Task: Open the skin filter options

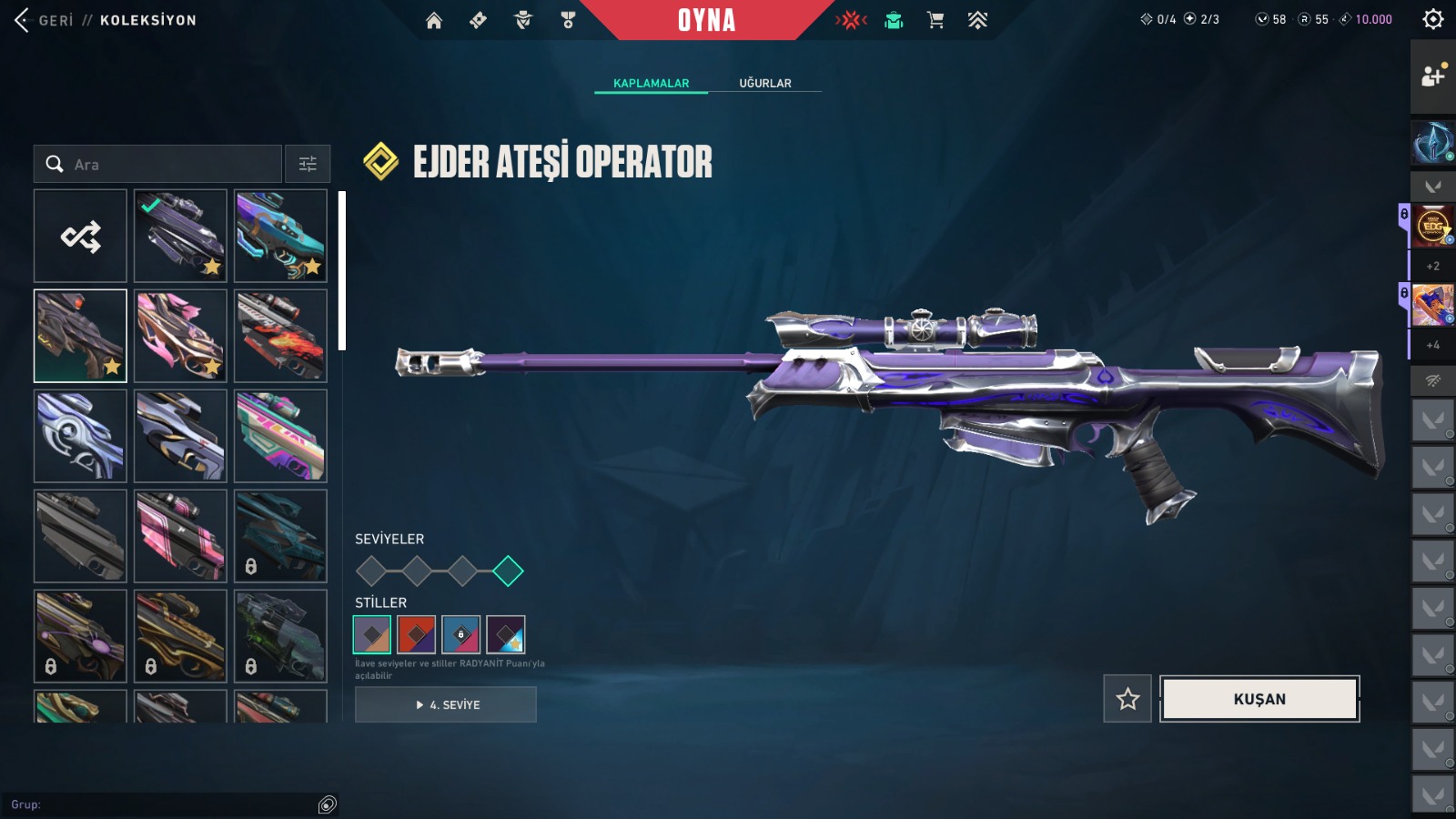Action: 308,165
